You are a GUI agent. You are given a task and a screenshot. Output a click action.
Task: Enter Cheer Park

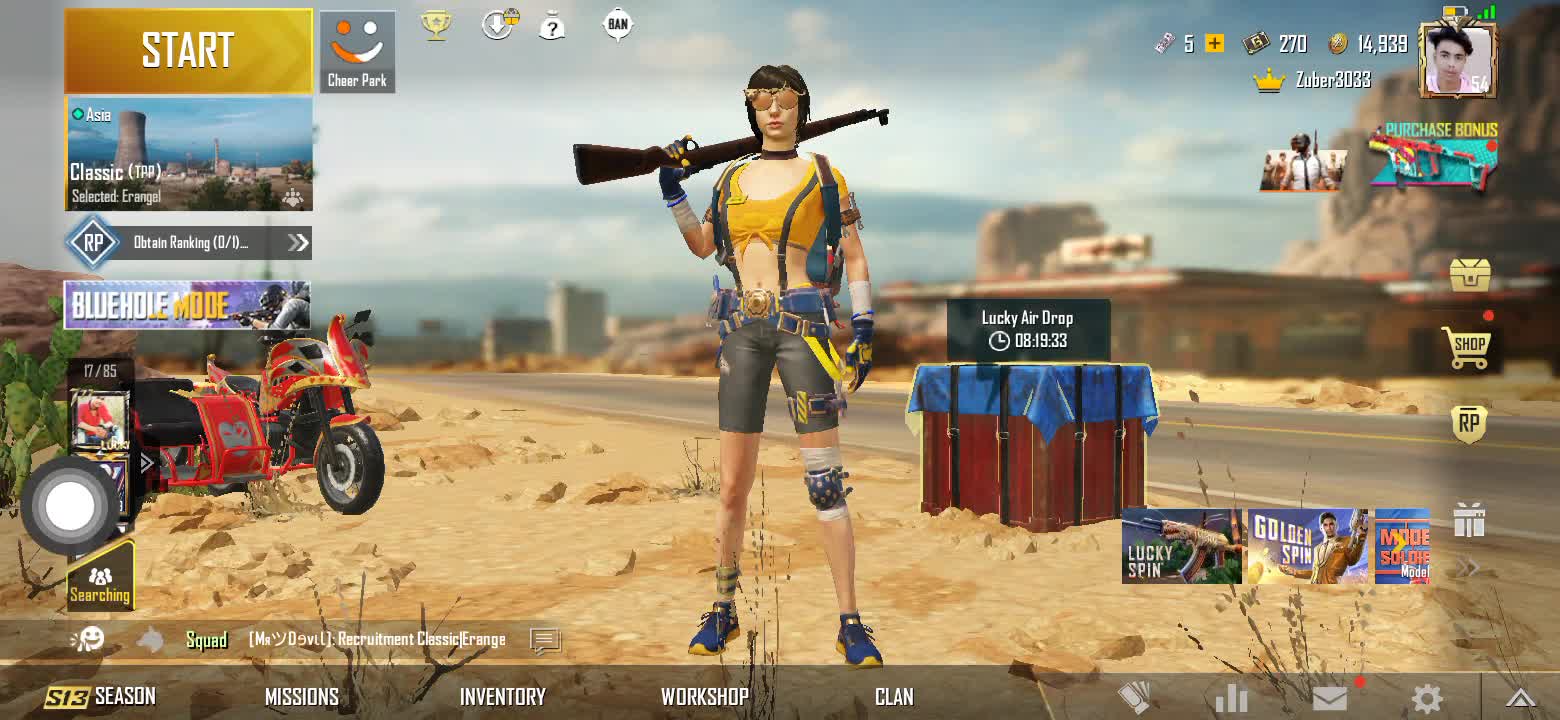(x=357, y=52)
